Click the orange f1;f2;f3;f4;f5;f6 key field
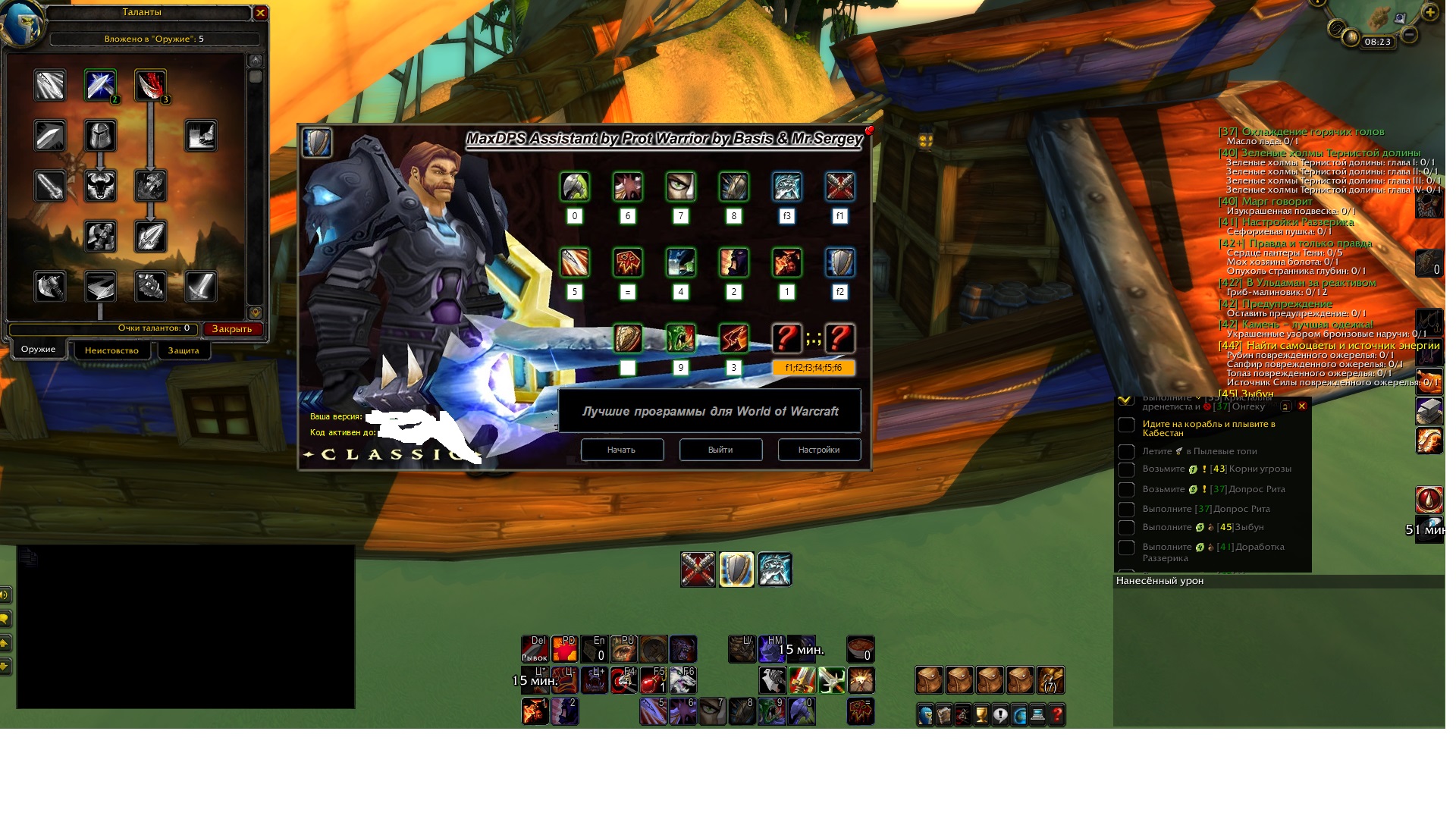This screenshot has width=1456, height=819. pos(813,368)
